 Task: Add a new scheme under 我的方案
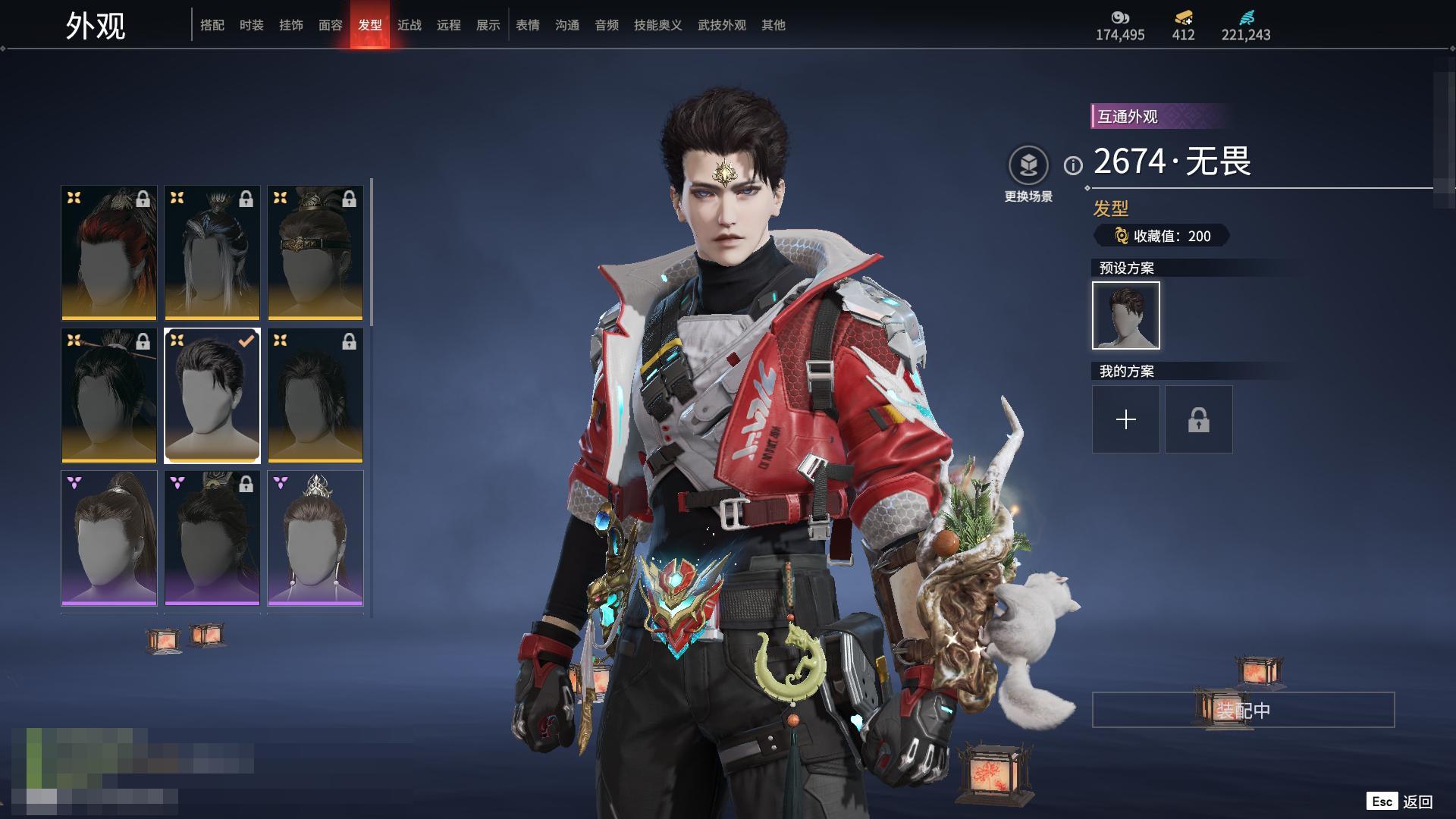point(1126,419)
